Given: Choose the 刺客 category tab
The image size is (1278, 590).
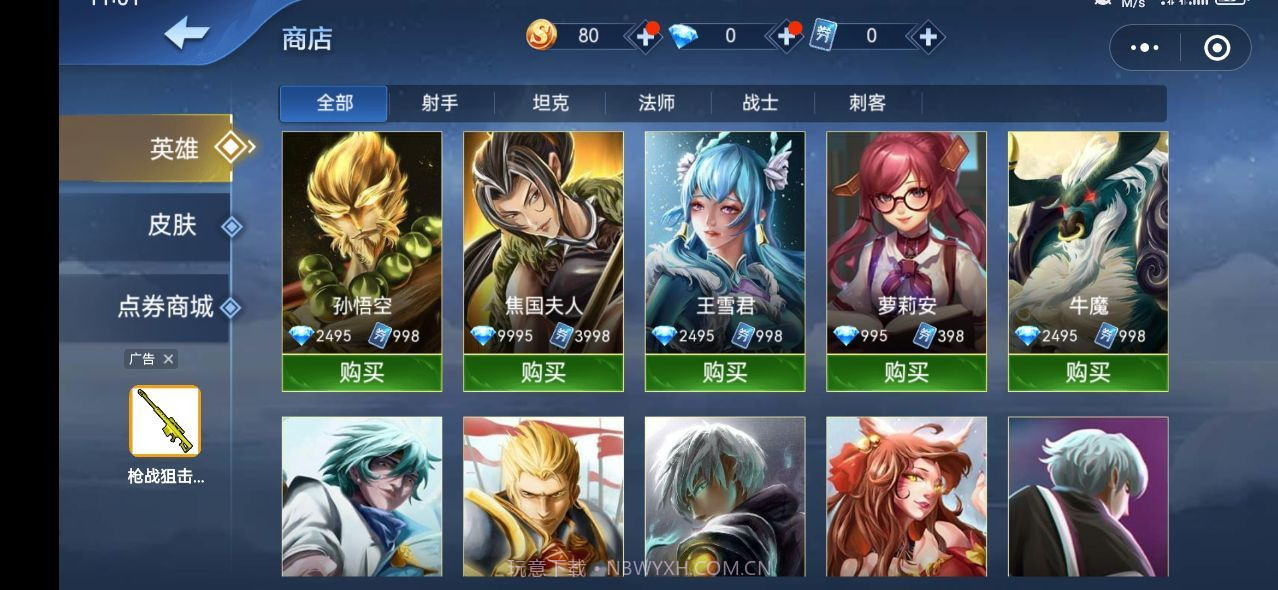Looking at the screenshot, I should click(x=867, y=103).
